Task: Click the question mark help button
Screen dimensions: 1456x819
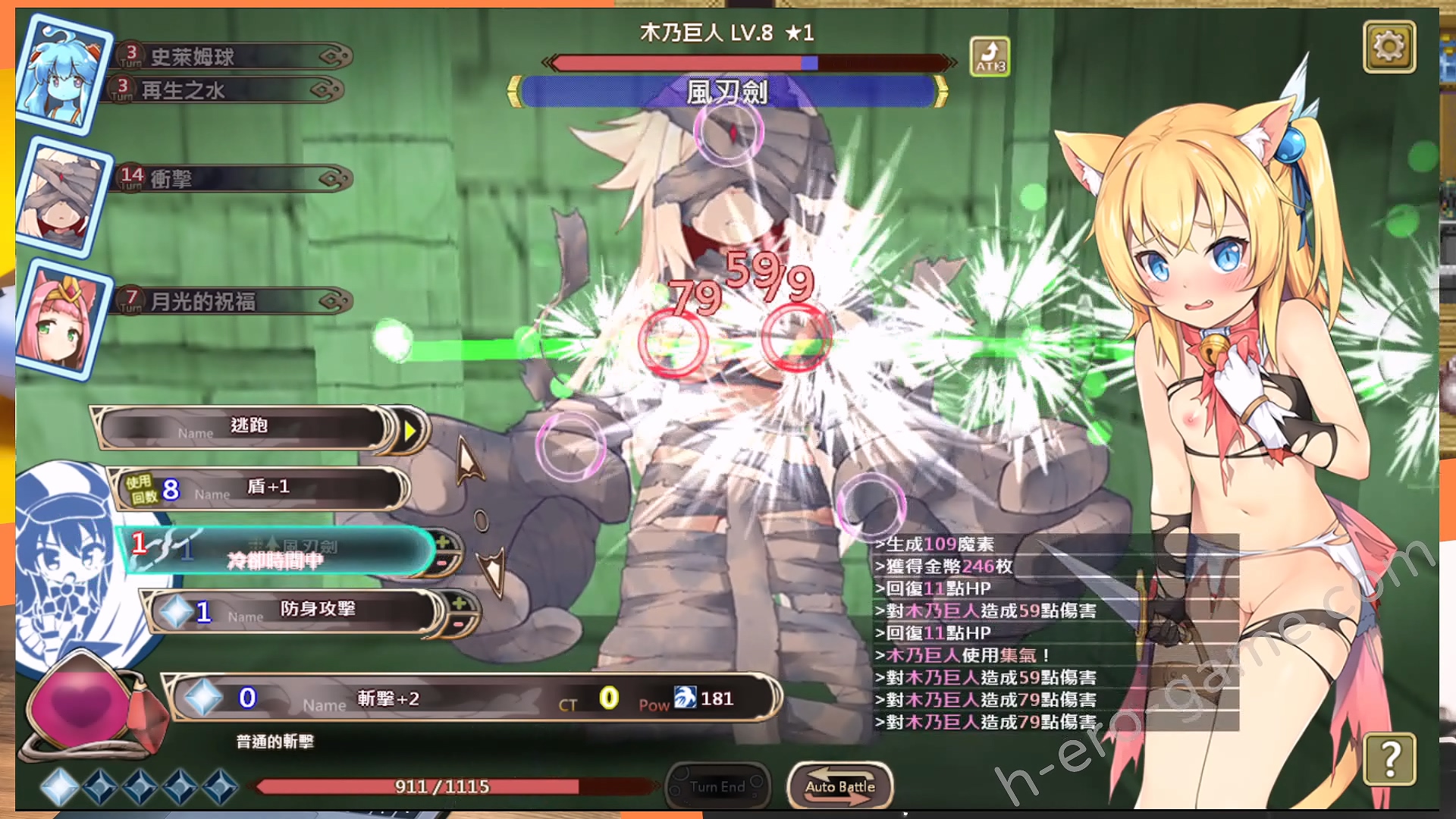Action: [1389, 758]
